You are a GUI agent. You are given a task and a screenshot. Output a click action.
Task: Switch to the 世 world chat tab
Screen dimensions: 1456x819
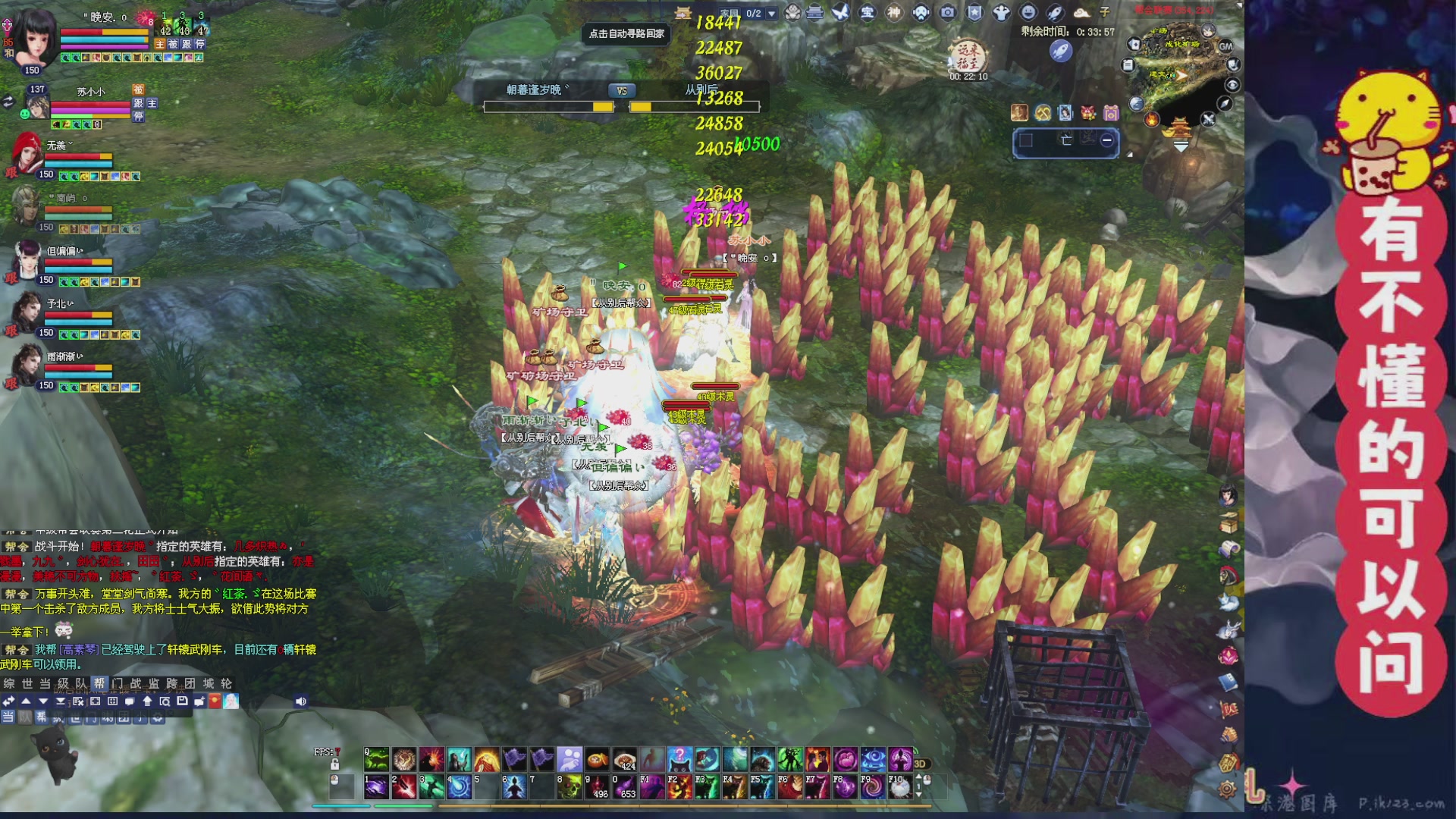[27, 683]
